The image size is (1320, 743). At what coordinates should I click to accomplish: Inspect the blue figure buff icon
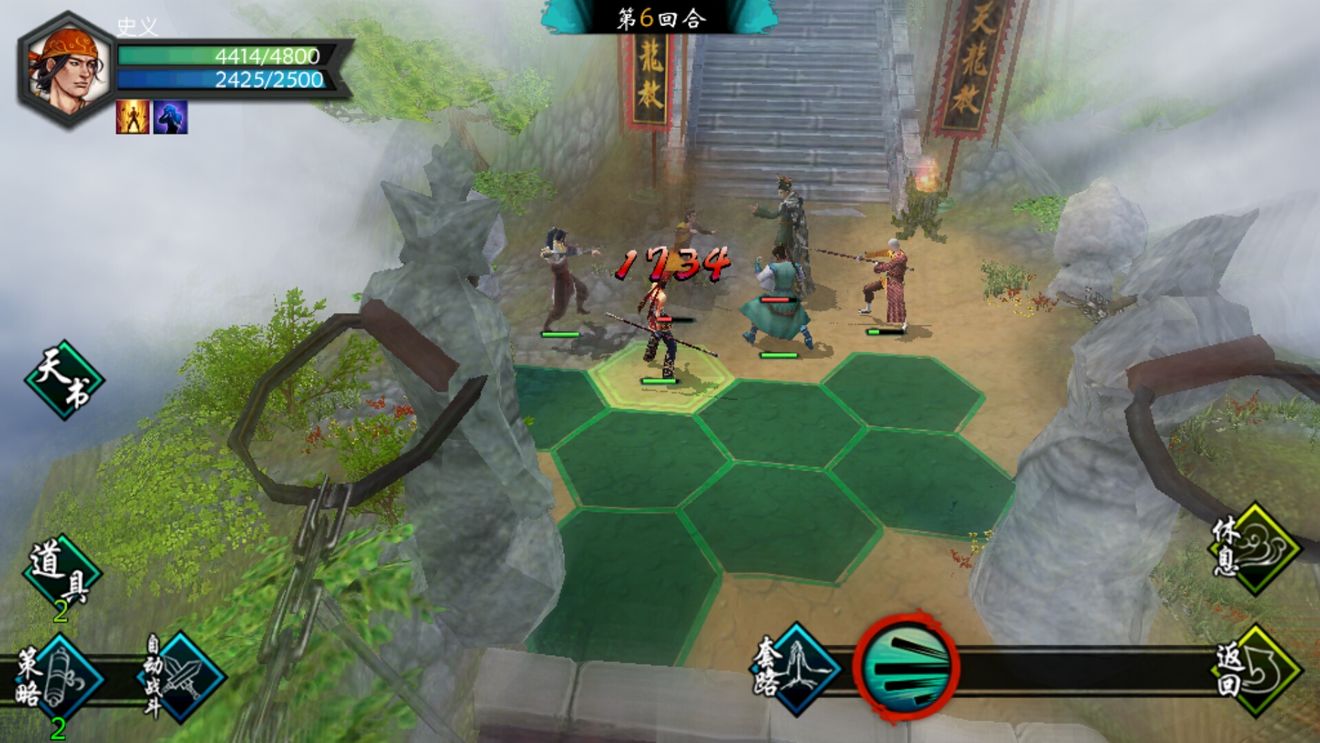(x=170, y=117)
